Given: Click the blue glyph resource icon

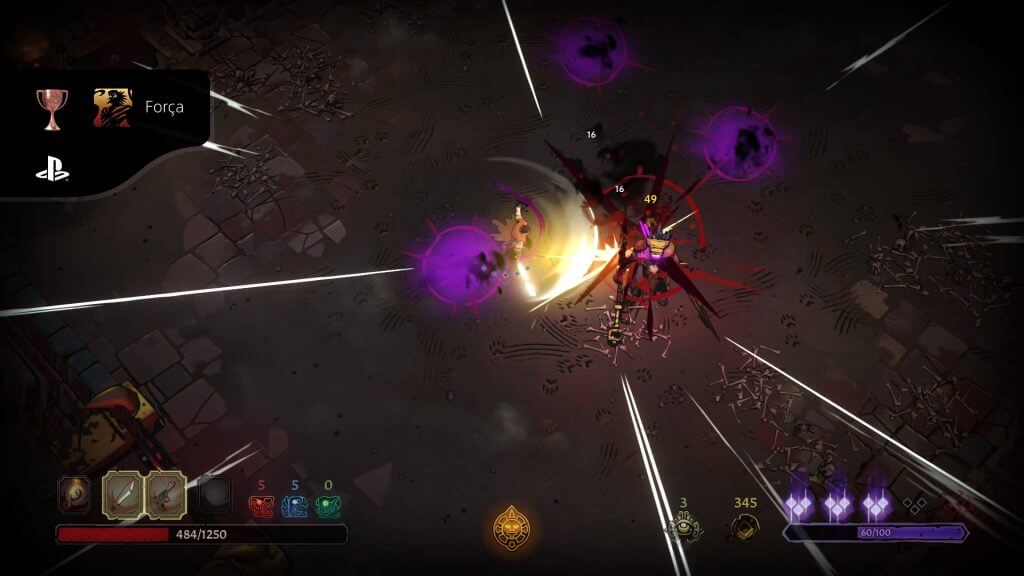Looking at the screenshot, I should (294, 506).
